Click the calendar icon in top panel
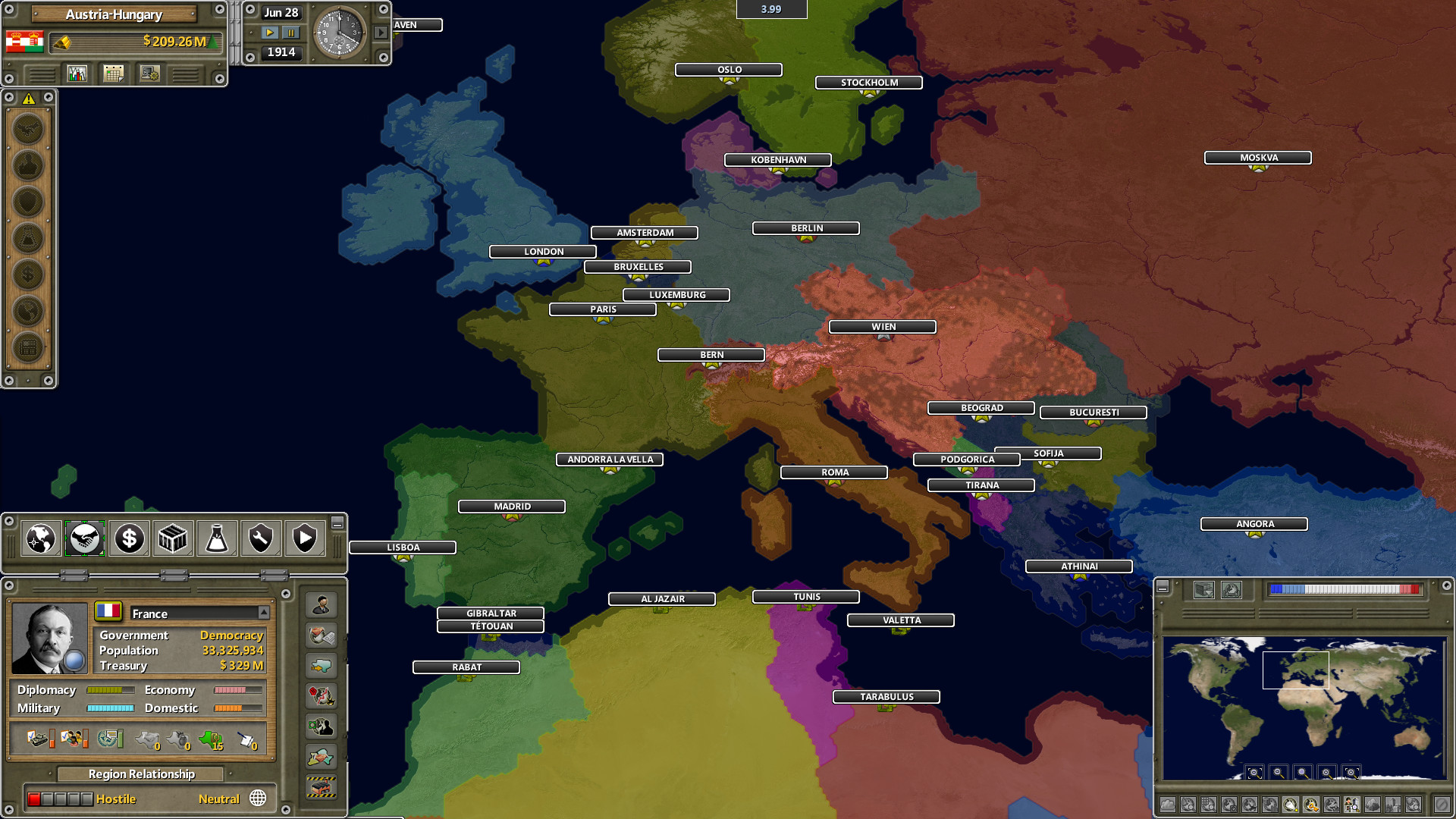Screen dimensions: 1456x819 pos(112,73)
